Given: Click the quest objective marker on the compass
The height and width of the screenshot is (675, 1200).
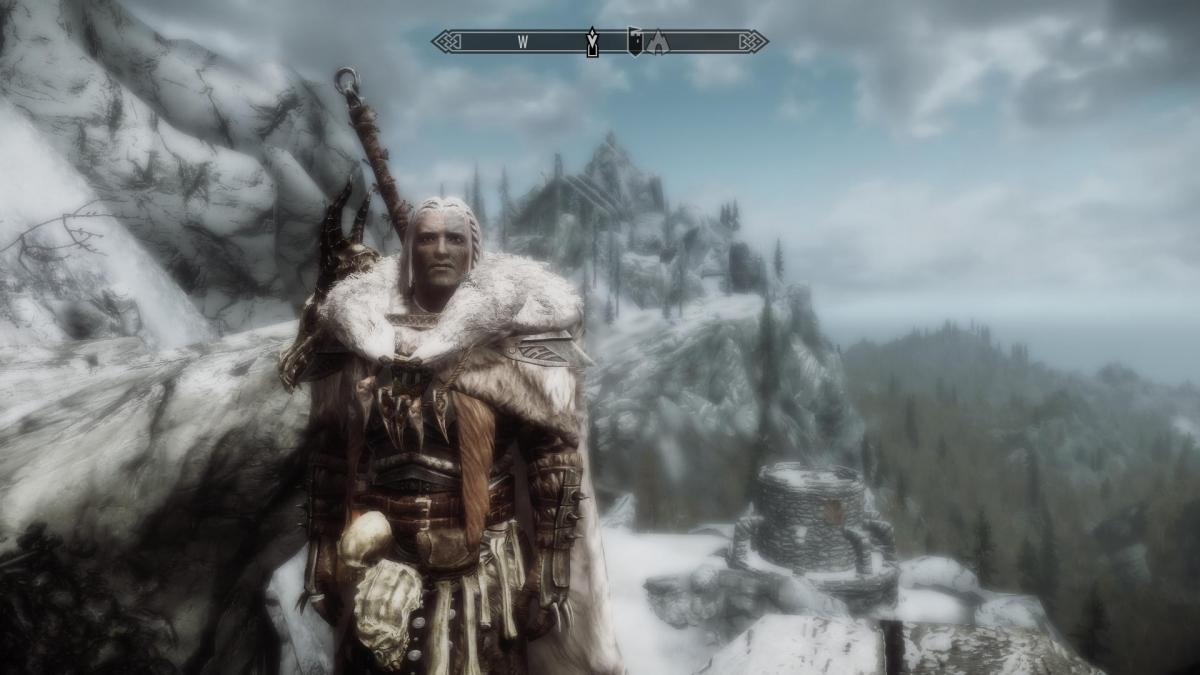Looking at the screenshot, I should (x=592, y=41).
